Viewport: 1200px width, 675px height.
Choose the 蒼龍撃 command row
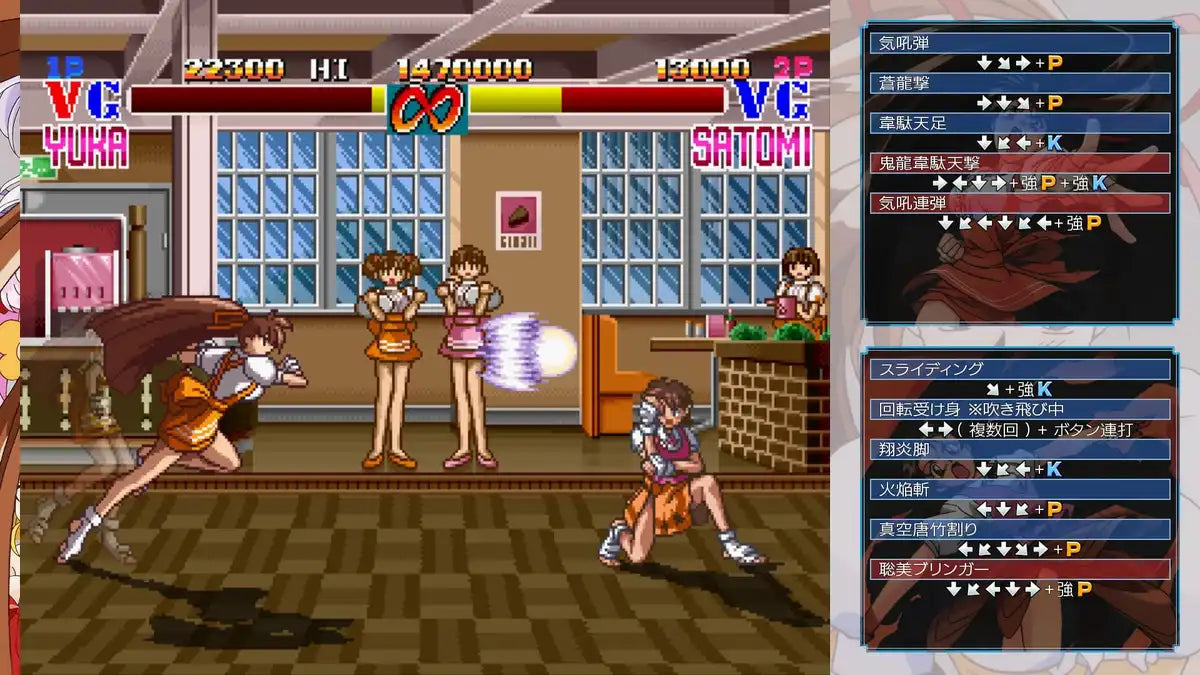[1020, 83]
